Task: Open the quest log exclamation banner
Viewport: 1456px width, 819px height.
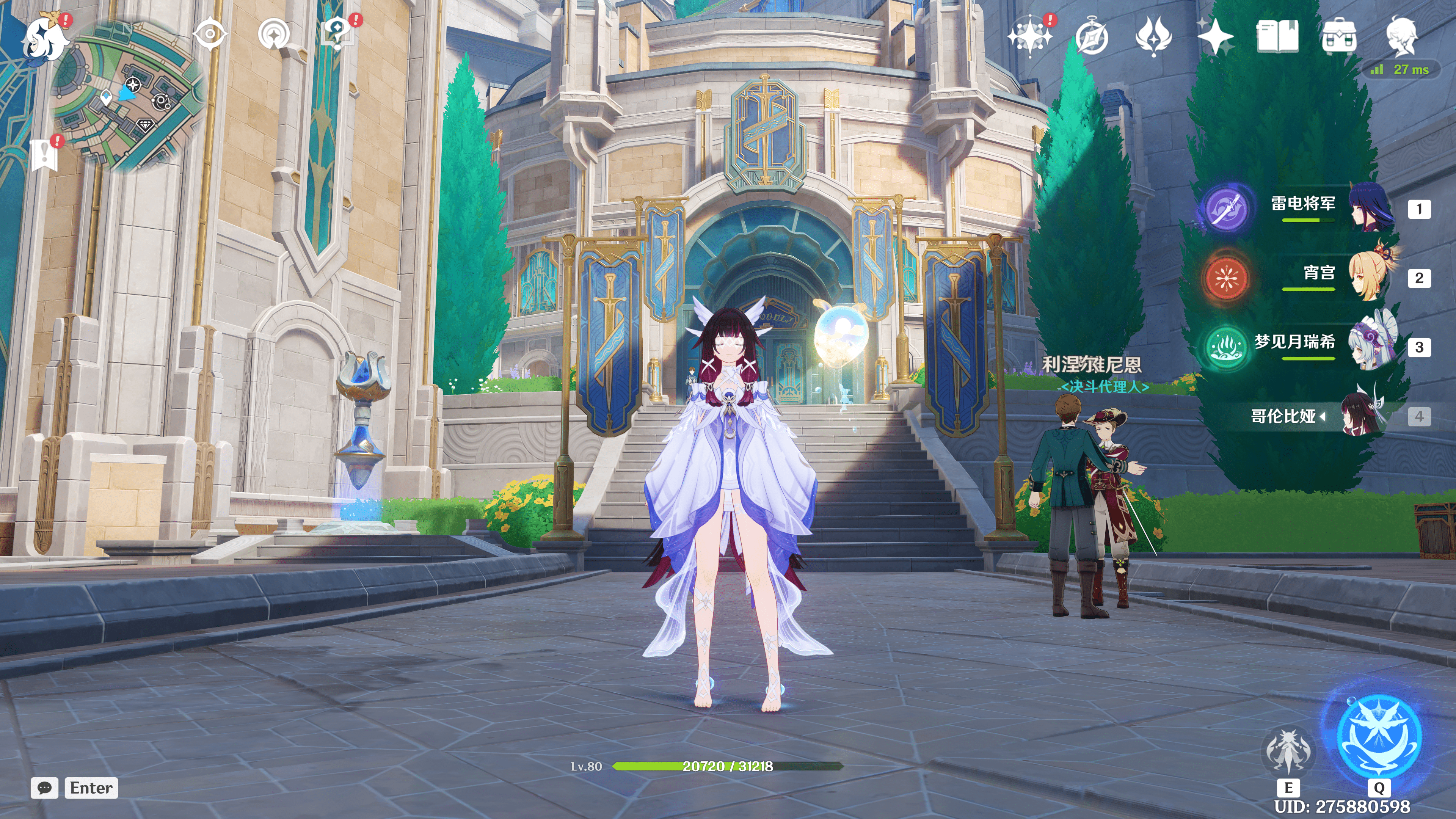Action: pyautogui.click(x=44, y=154)
